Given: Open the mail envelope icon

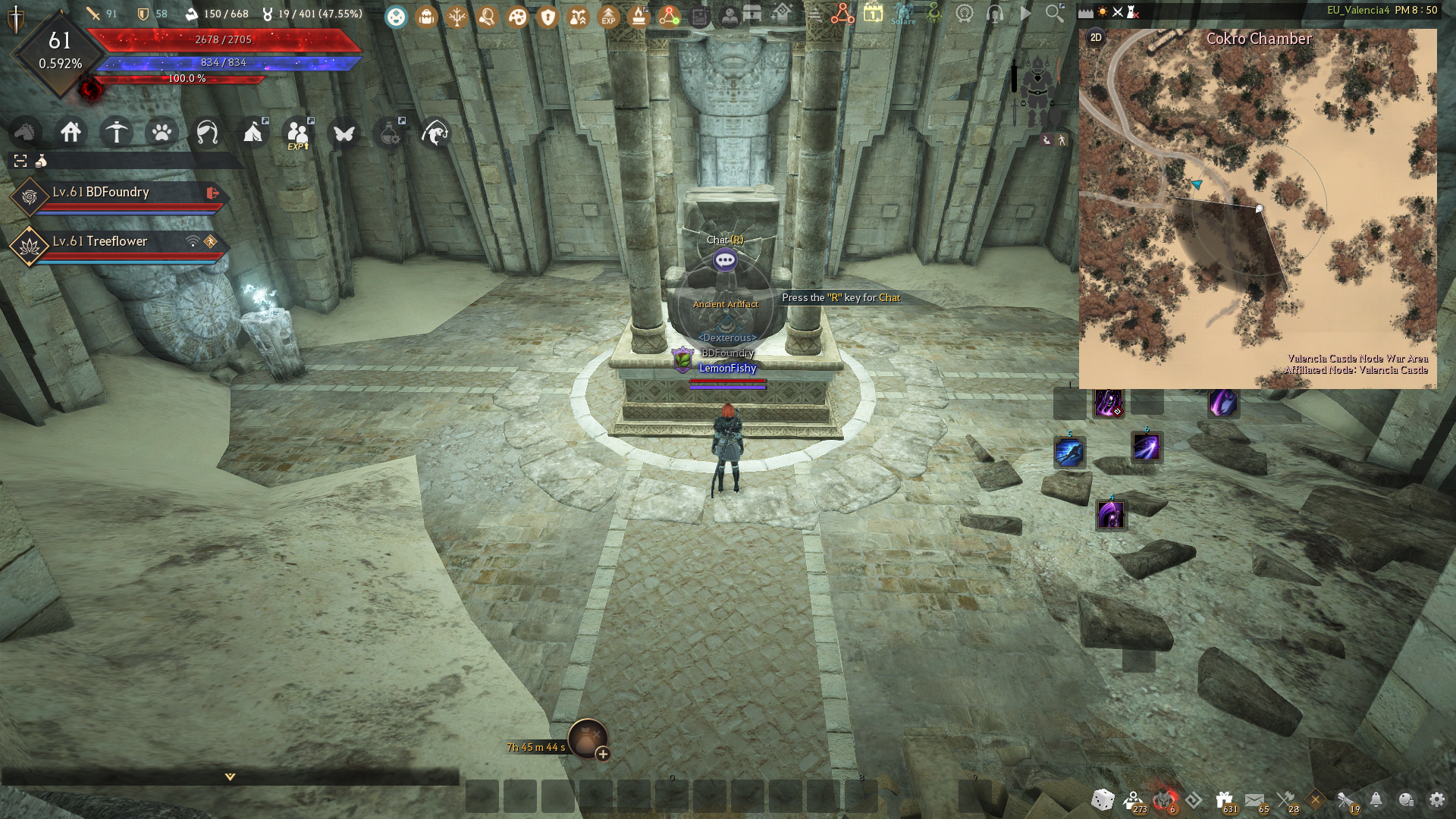Looking at the screenshot, I should (x=1255, y=800).
